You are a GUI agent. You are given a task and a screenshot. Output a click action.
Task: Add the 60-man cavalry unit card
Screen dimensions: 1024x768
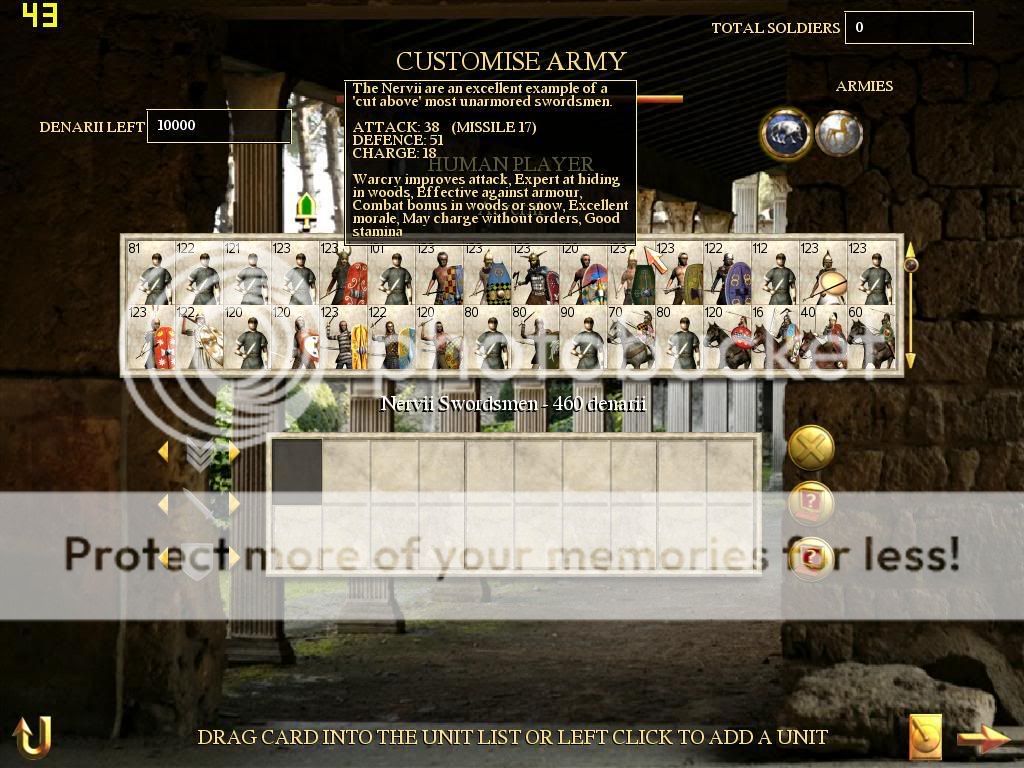pyautogui.click(x=871, y=338)
